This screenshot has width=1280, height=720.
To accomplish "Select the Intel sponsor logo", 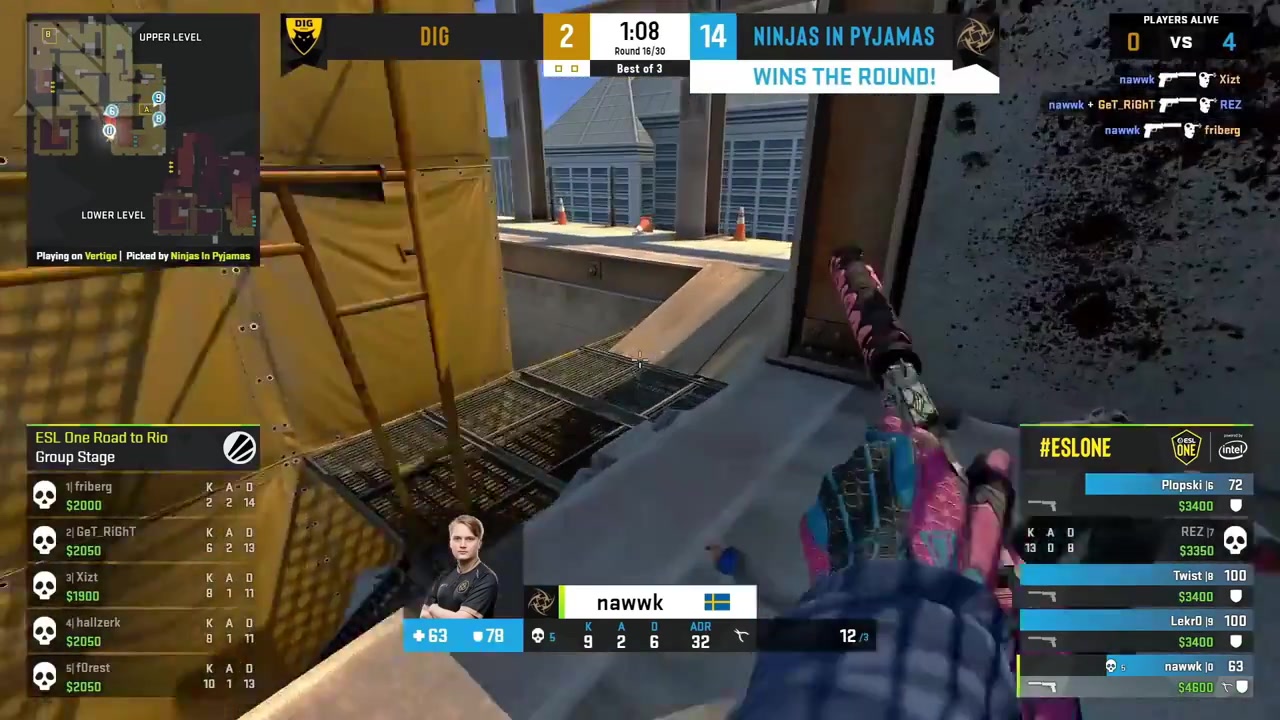I will [1233, 450].
